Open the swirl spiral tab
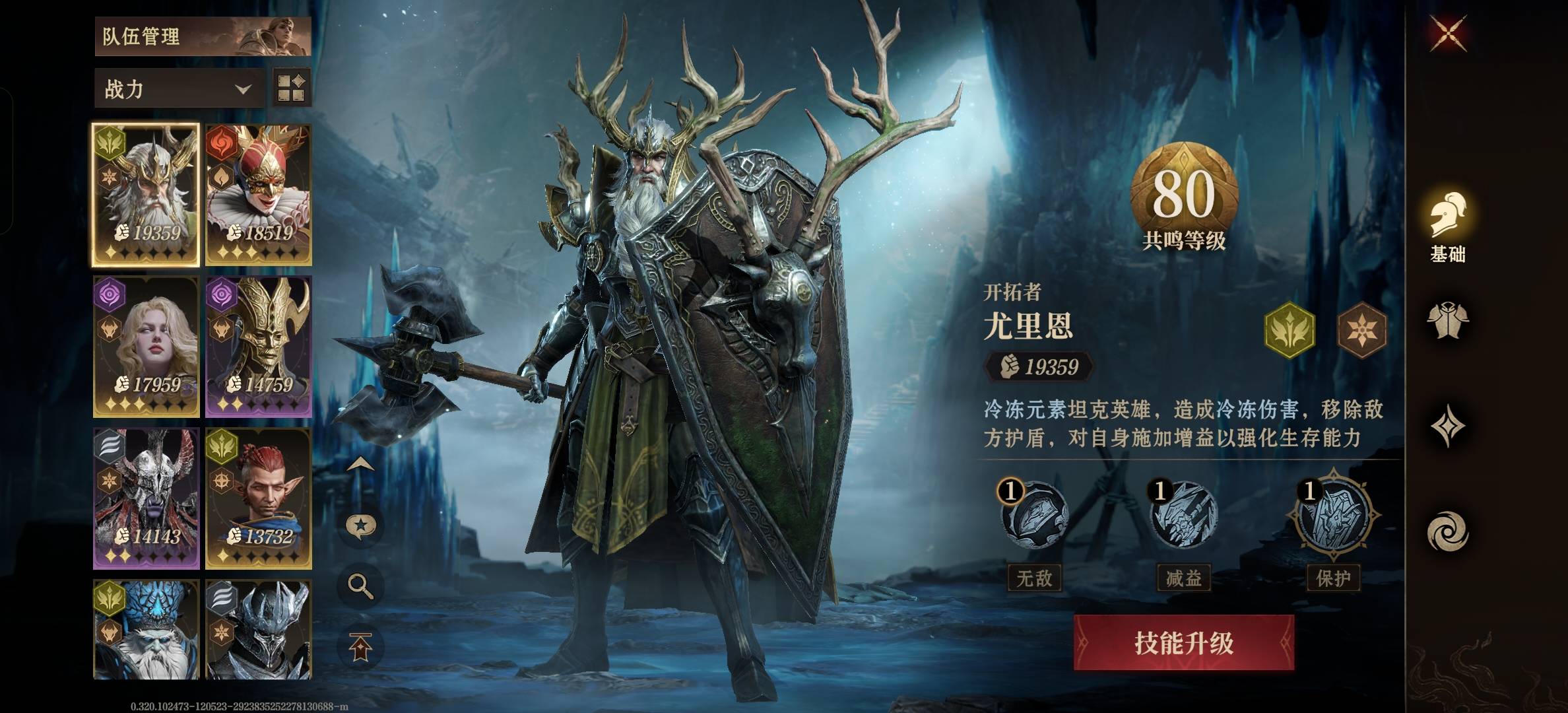This screenshot has width=1568, height=713. pyautogui.click(x=1448, y=532)
